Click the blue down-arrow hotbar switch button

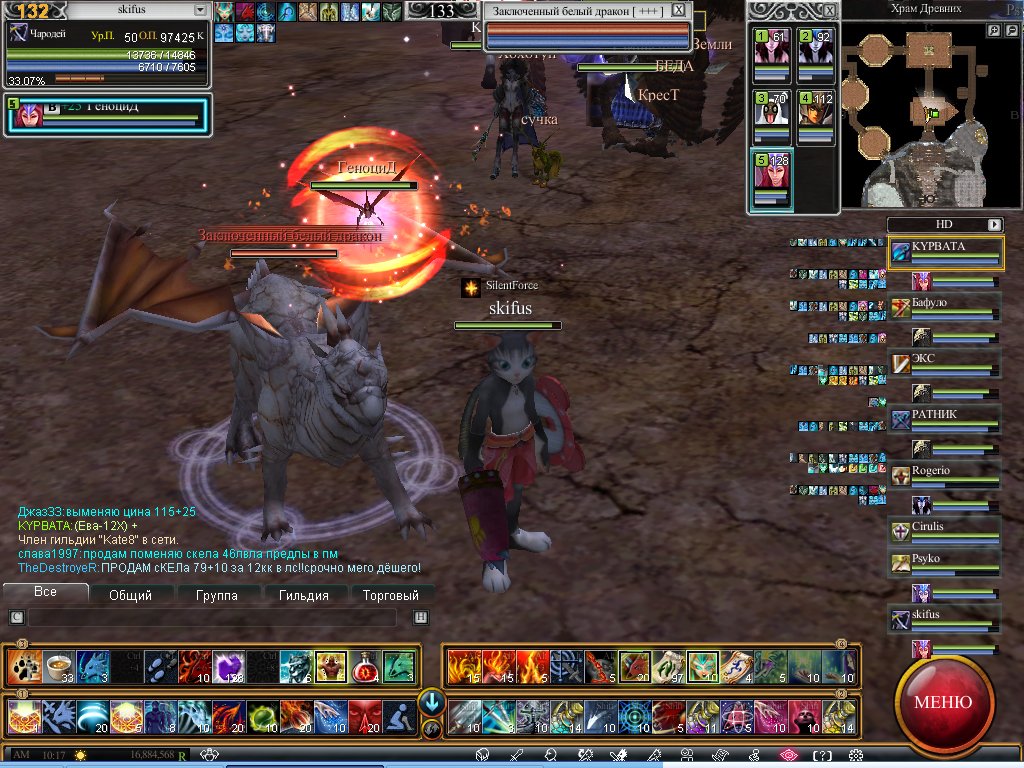(x=432, y=700)
